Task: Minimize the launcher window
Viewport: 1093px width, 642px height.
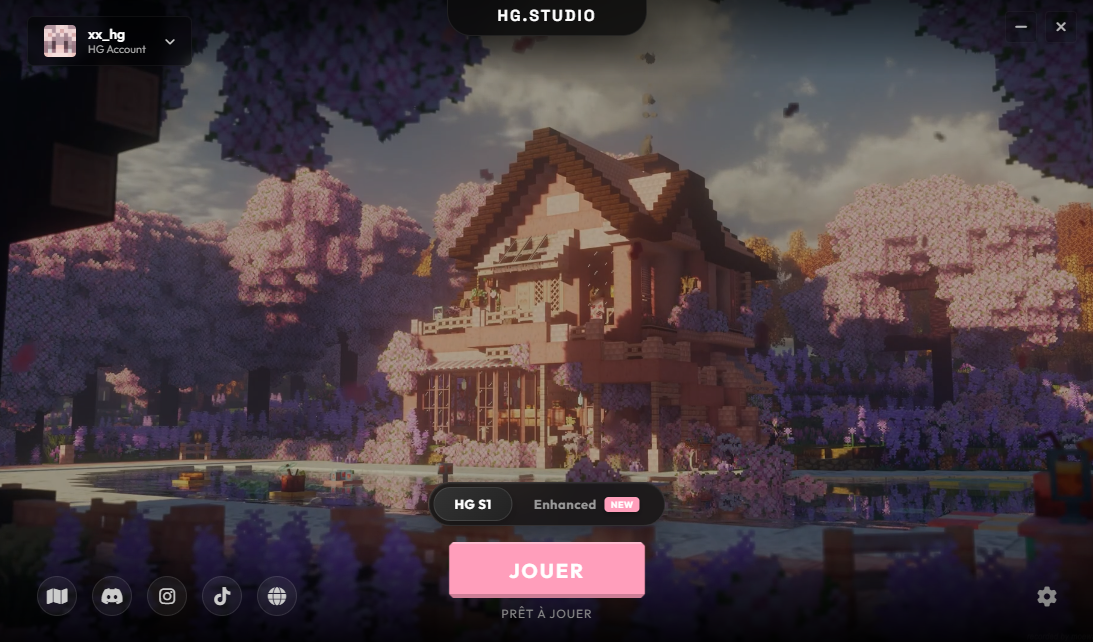Action: 1021,27
